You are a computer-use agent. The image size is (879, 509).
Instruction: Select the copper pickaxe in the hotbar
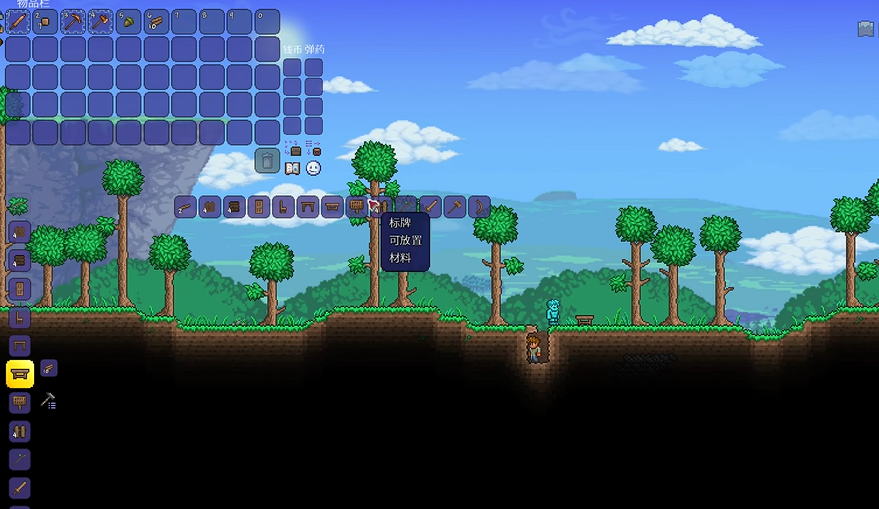point(73,21)
